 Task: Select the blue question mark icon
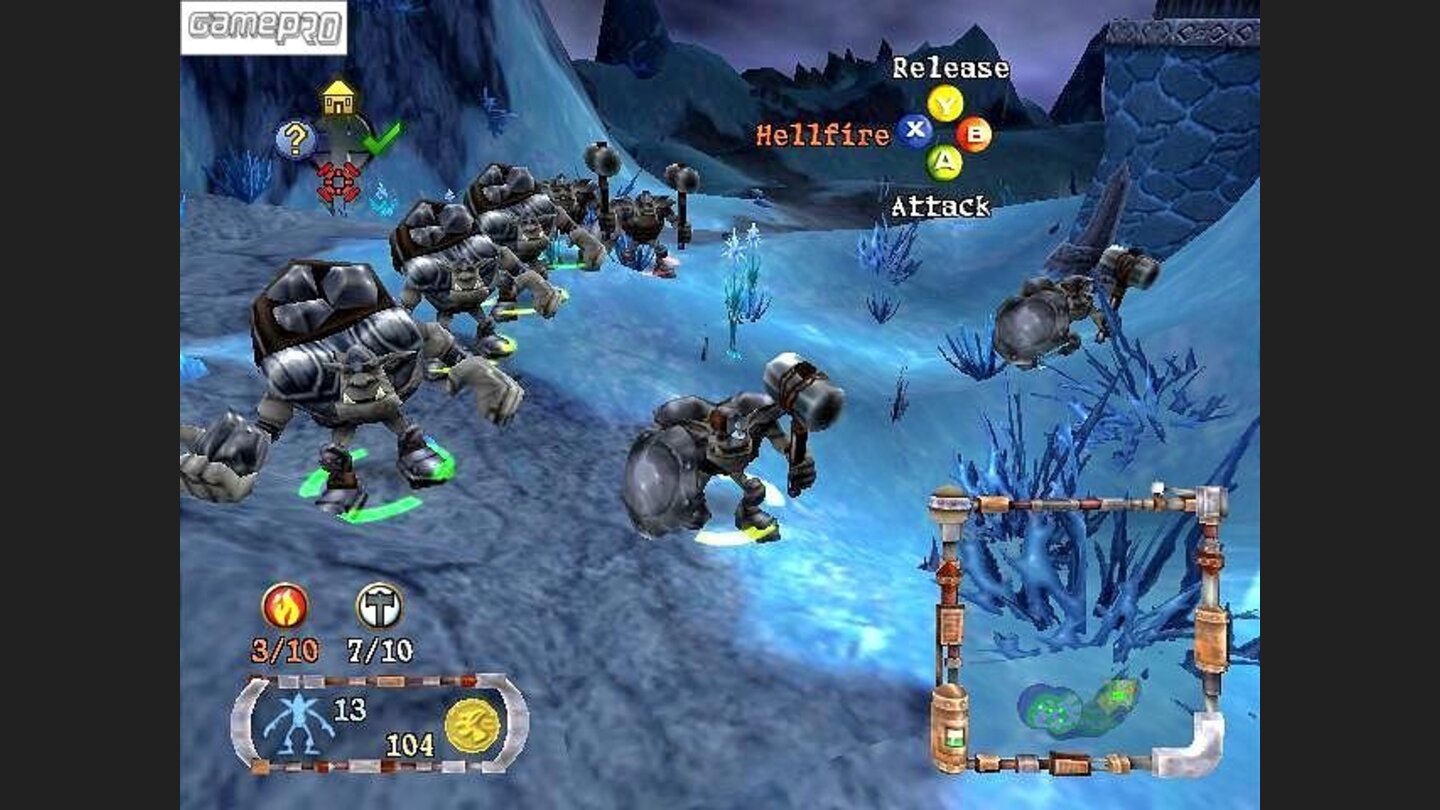click(x=295, y=141)
